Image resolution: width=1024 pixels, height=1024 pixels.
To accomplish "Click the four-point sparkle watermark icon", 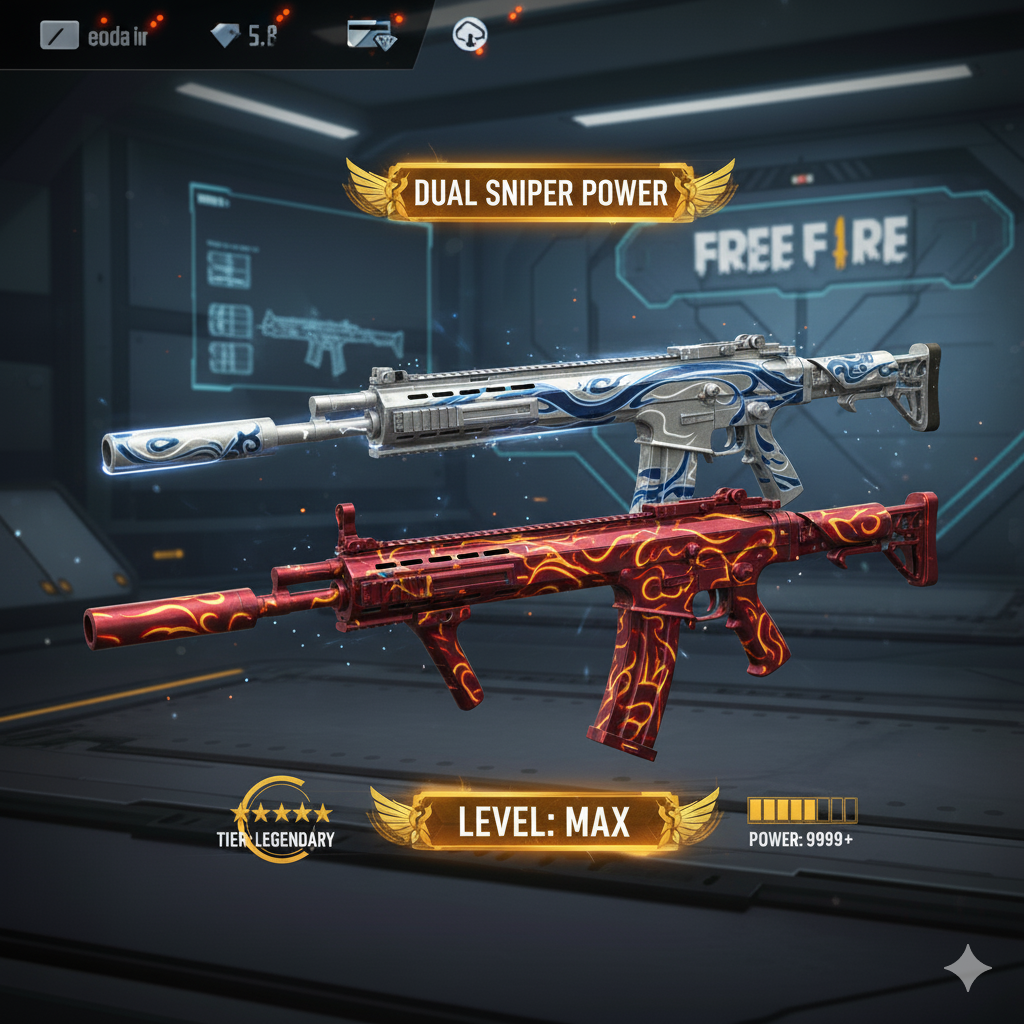I will (968, 967).
